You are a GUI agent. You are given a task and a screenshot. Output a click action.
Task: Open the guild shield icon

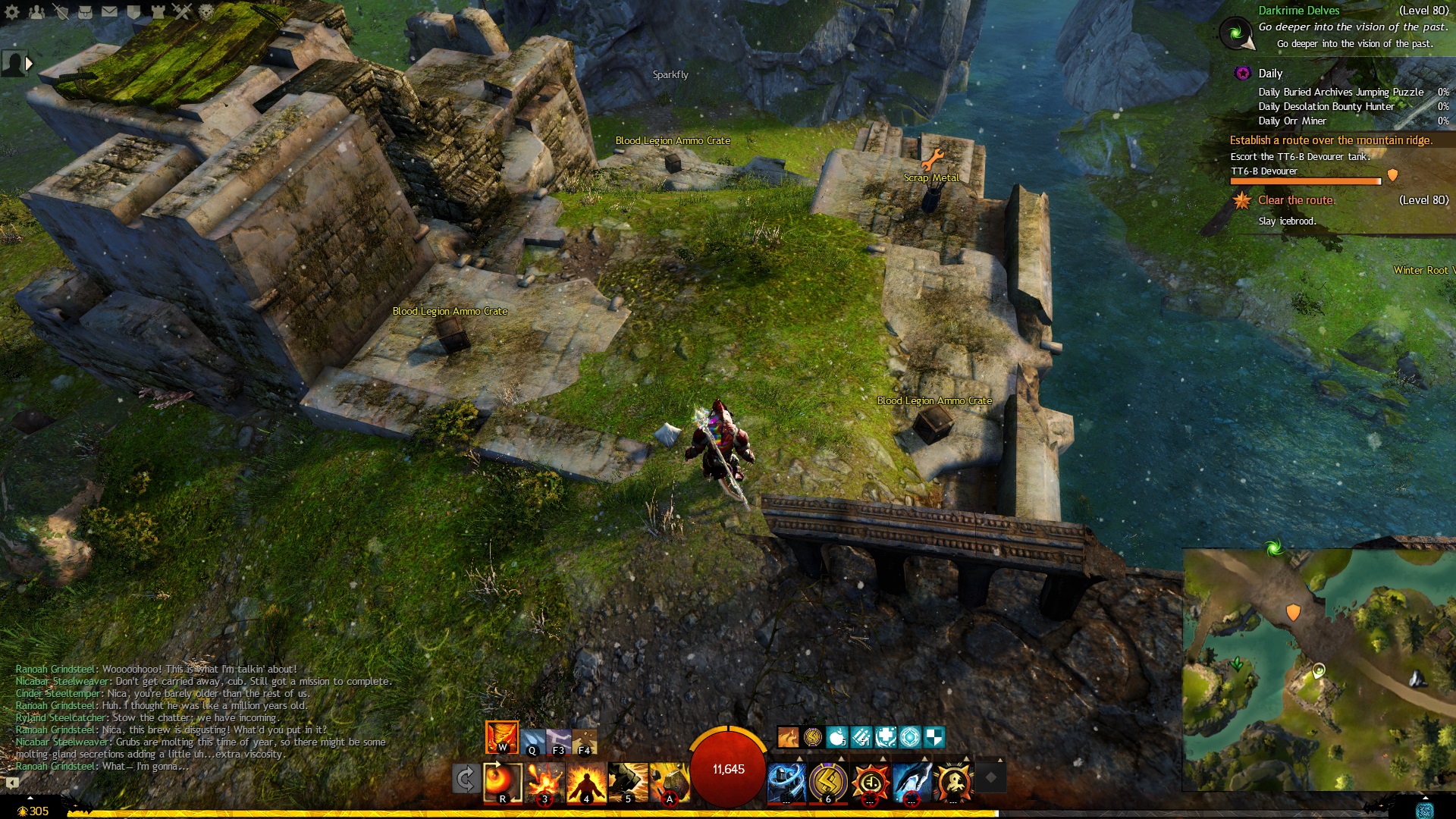tap(133, 11)
